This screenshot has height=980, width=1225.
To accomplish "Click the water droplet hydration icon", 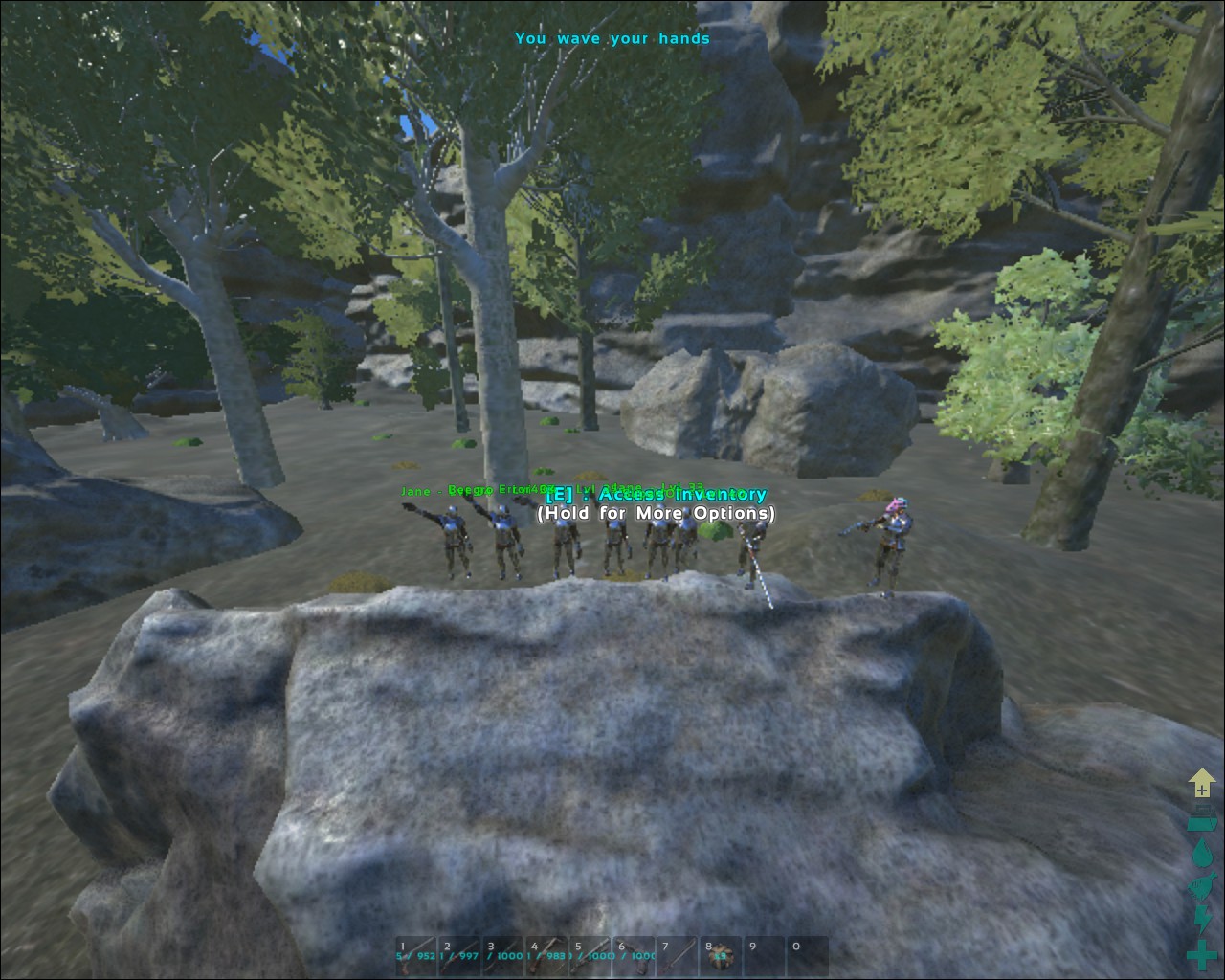I will [x=1201, y=854].
